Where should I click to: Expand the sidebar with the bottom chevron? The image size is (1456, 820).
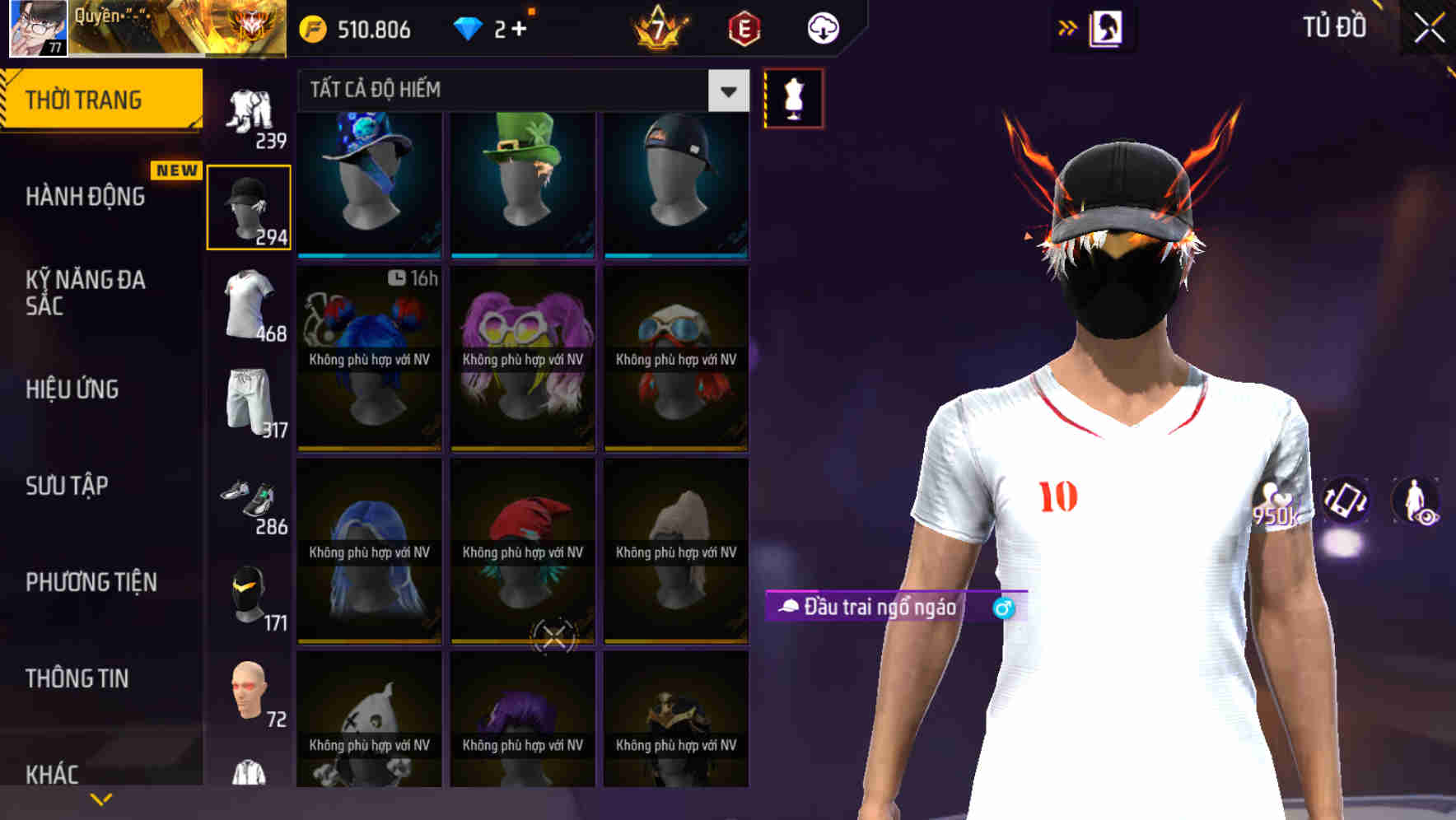101,798
